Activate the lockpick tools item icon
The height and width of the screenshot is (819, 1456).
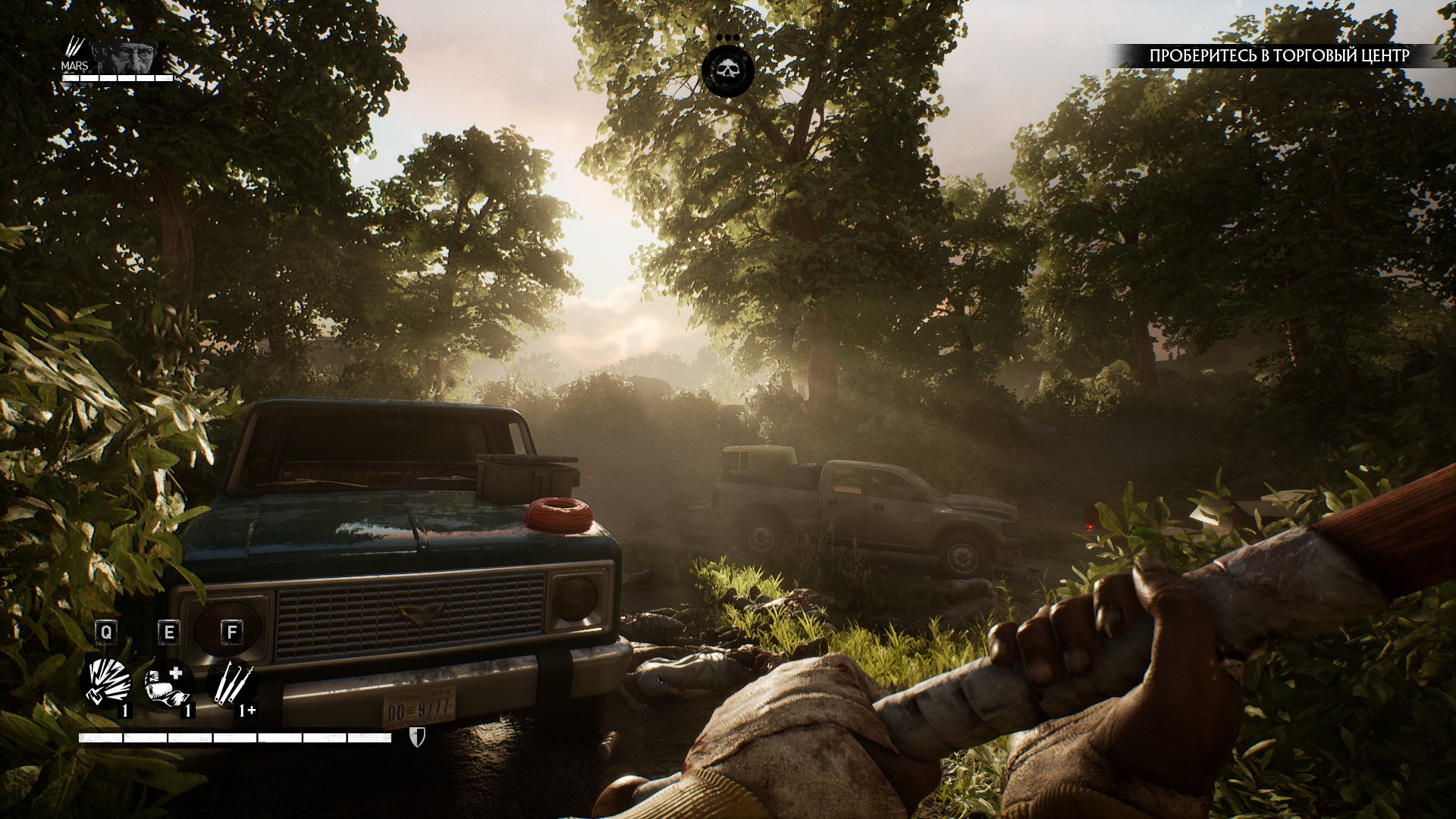(230, 682)
